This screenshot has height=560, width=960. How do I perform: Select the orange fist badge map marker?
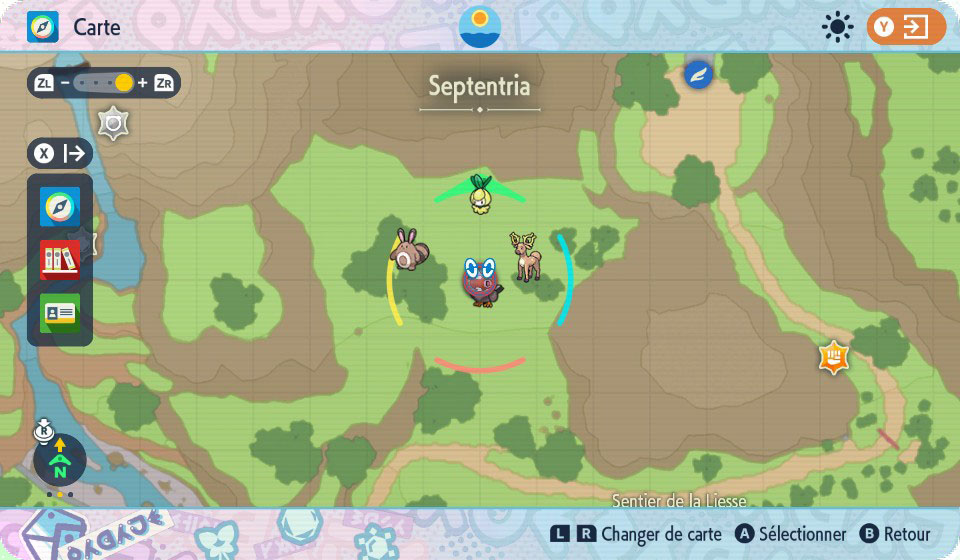tap(833, 356)
